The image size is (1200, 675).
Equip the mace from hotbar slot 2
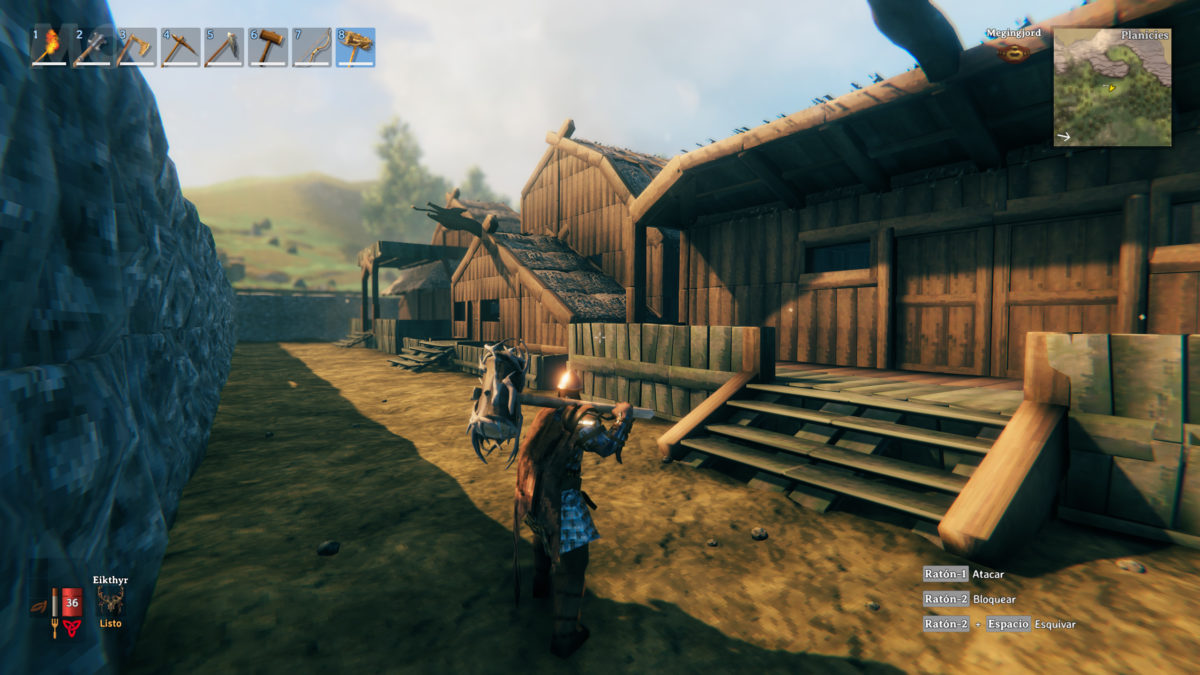(93, 46)
